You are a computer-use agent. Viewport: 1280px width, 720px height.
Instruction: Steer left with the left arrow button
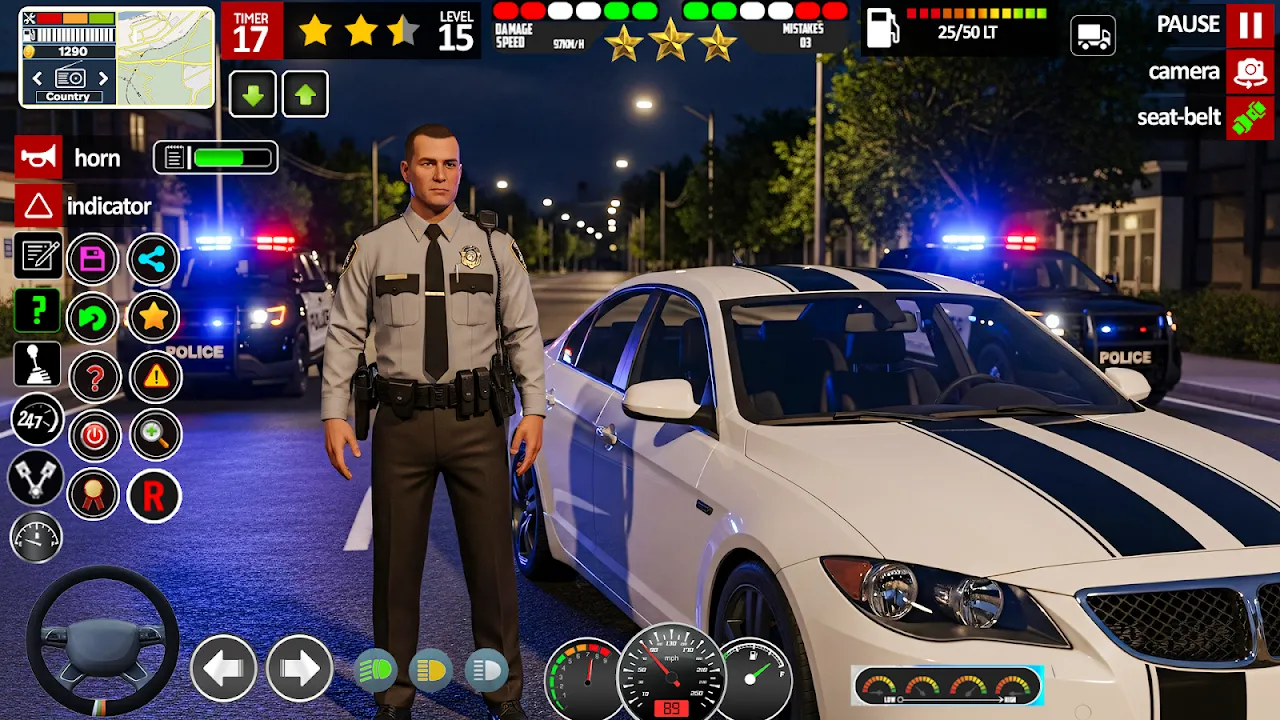[223, 667]
